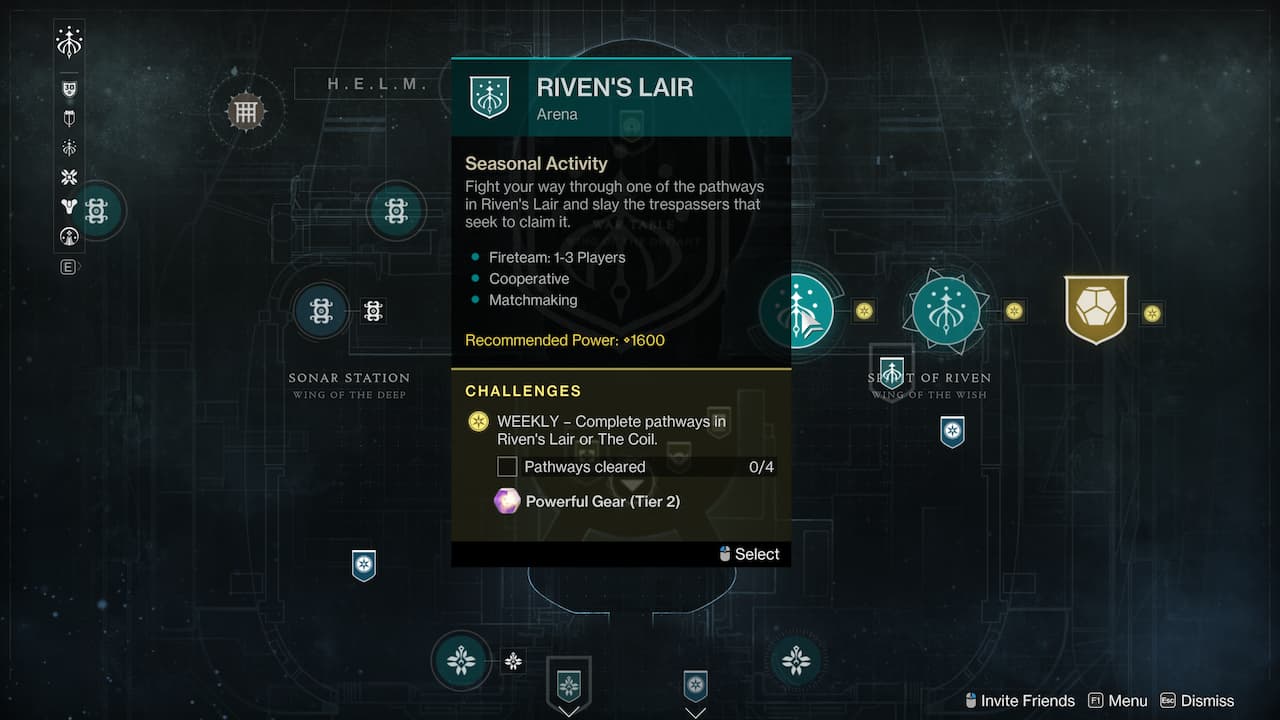
Task: Open the Spirit of Riven banner
Action: click(891, 372)
